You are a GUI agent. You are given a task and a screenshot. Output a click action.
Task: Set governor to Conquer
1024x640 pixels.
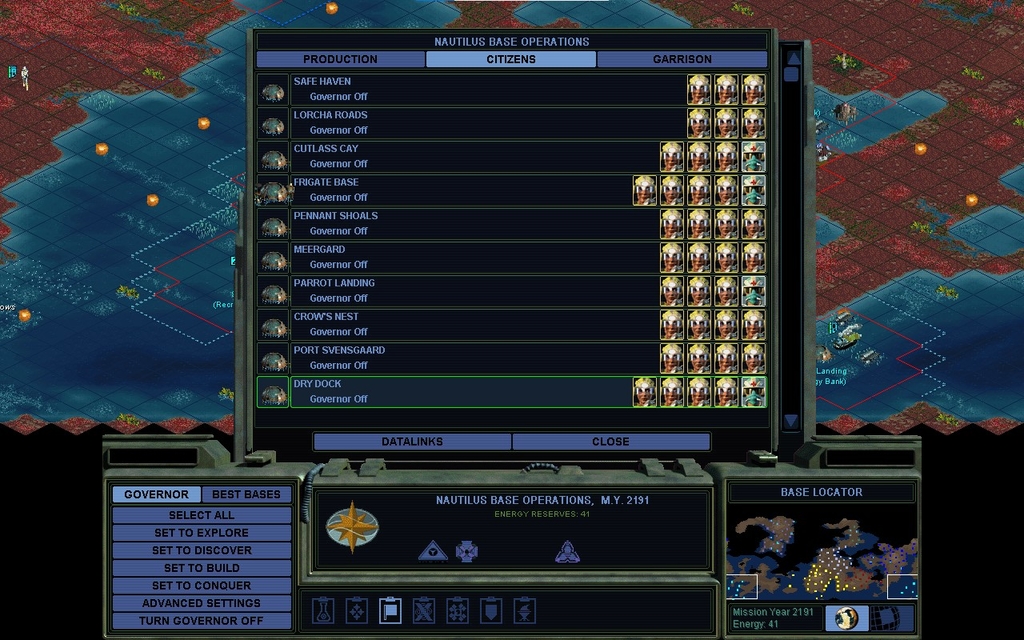click(x=201, y=586)
